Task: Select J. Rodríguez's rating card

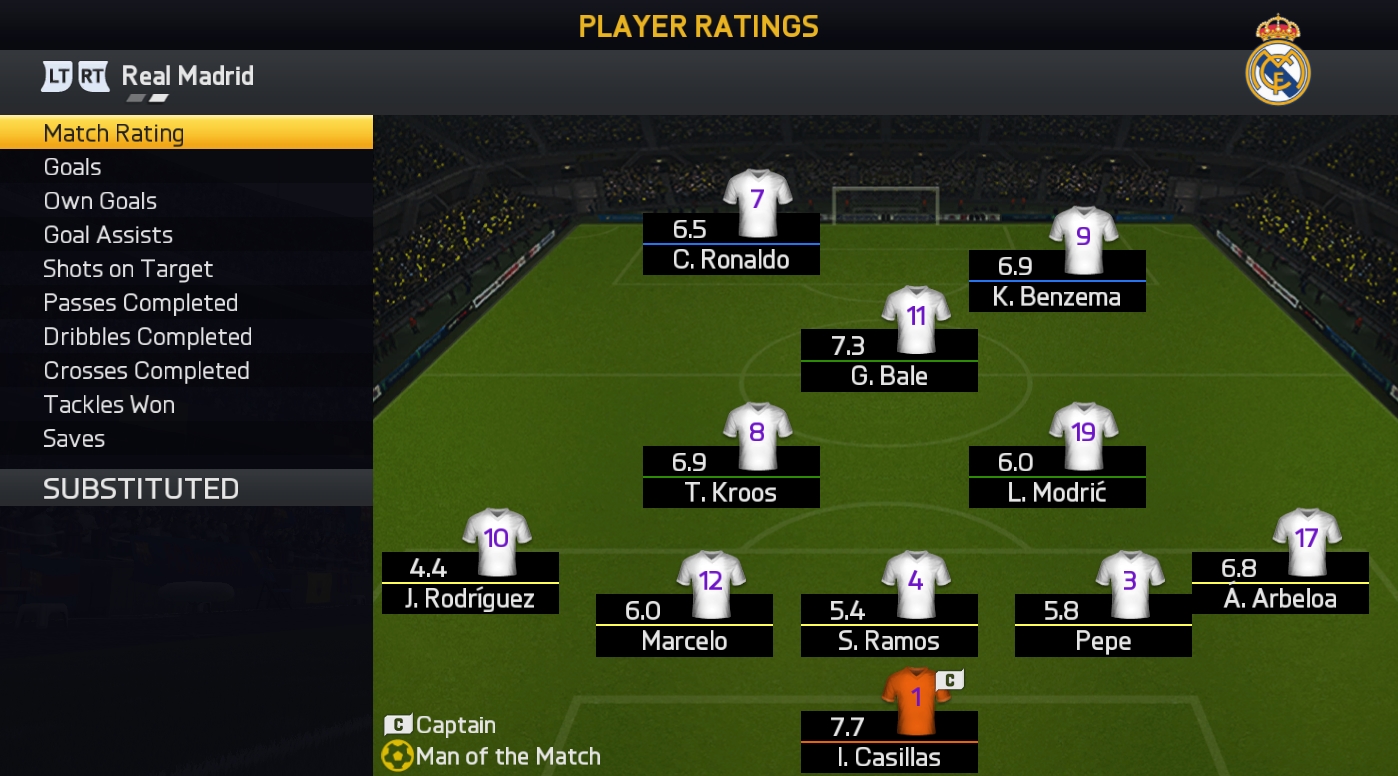Action: point(470,582)
